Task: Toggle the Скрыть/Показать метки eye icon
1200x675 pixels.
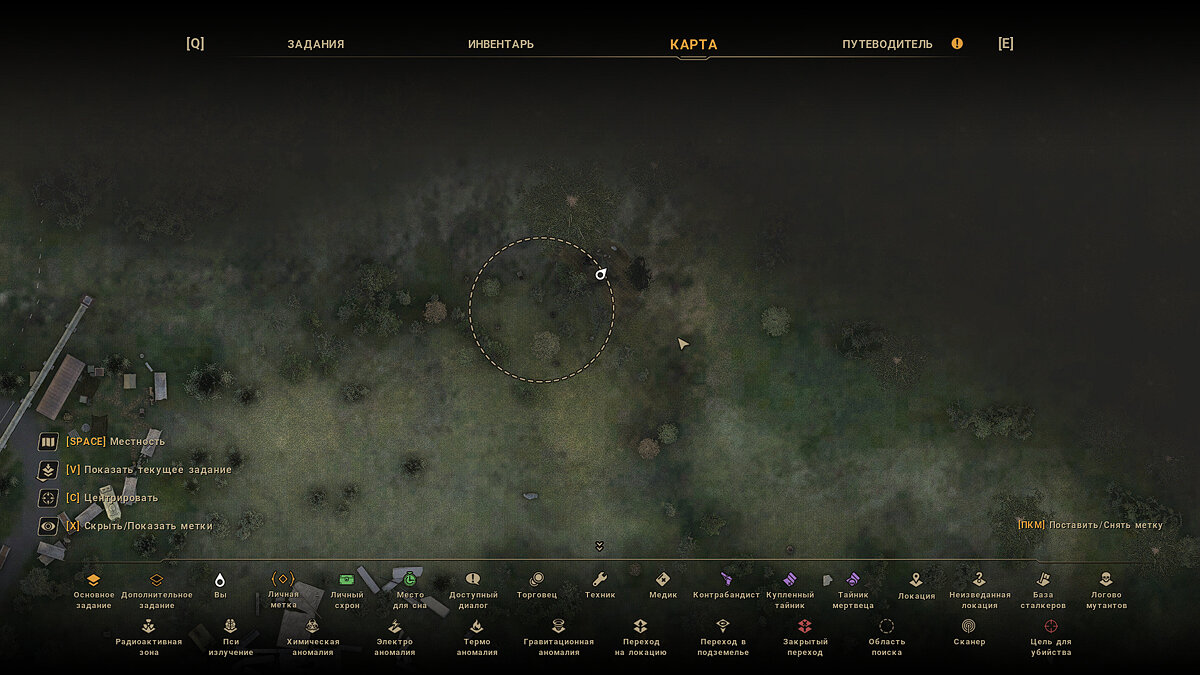Action: (x=48, y=526)
